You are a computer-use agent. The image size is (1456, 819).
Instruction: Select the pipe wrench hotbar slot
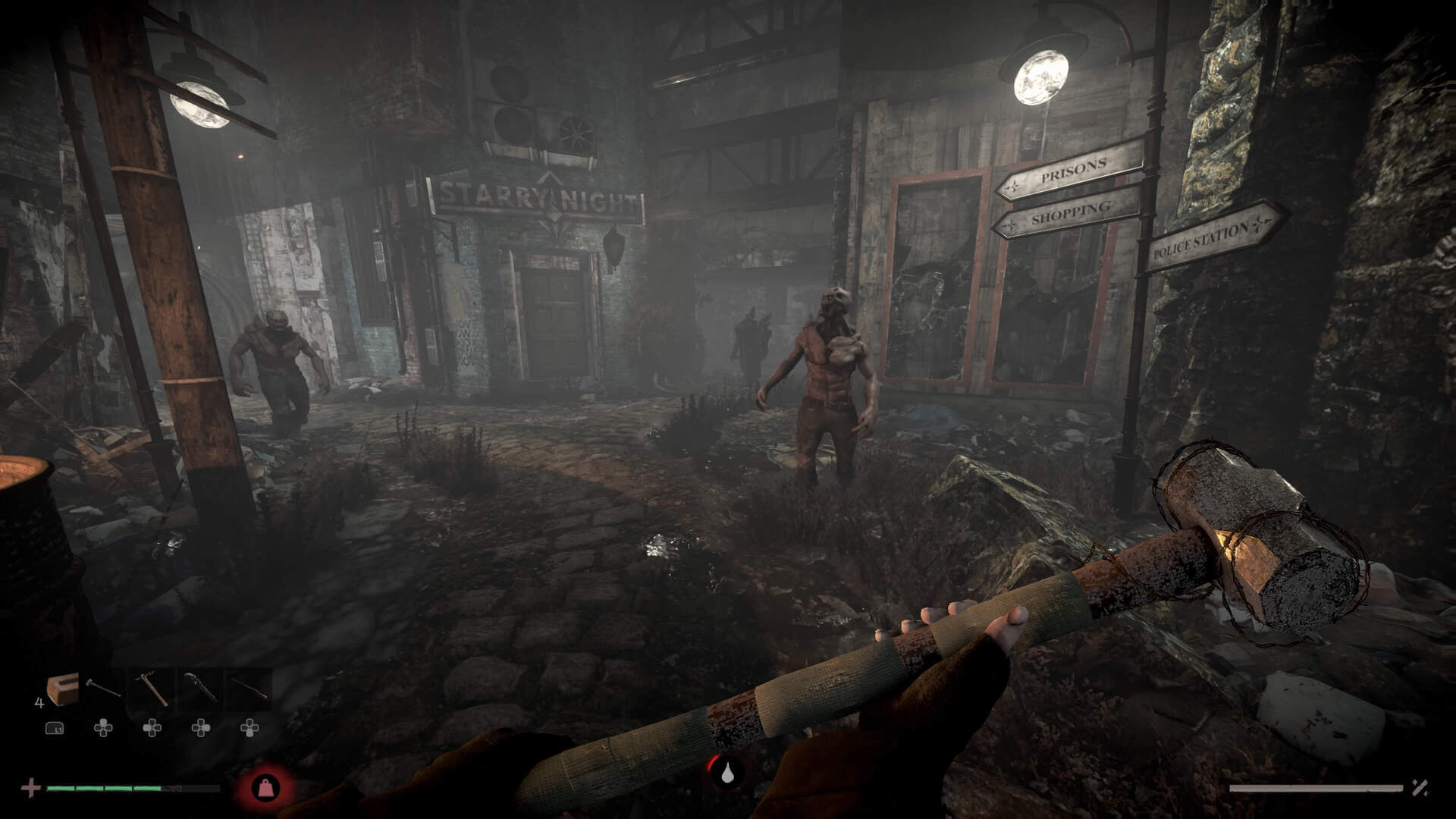click(x=201, y=689)
